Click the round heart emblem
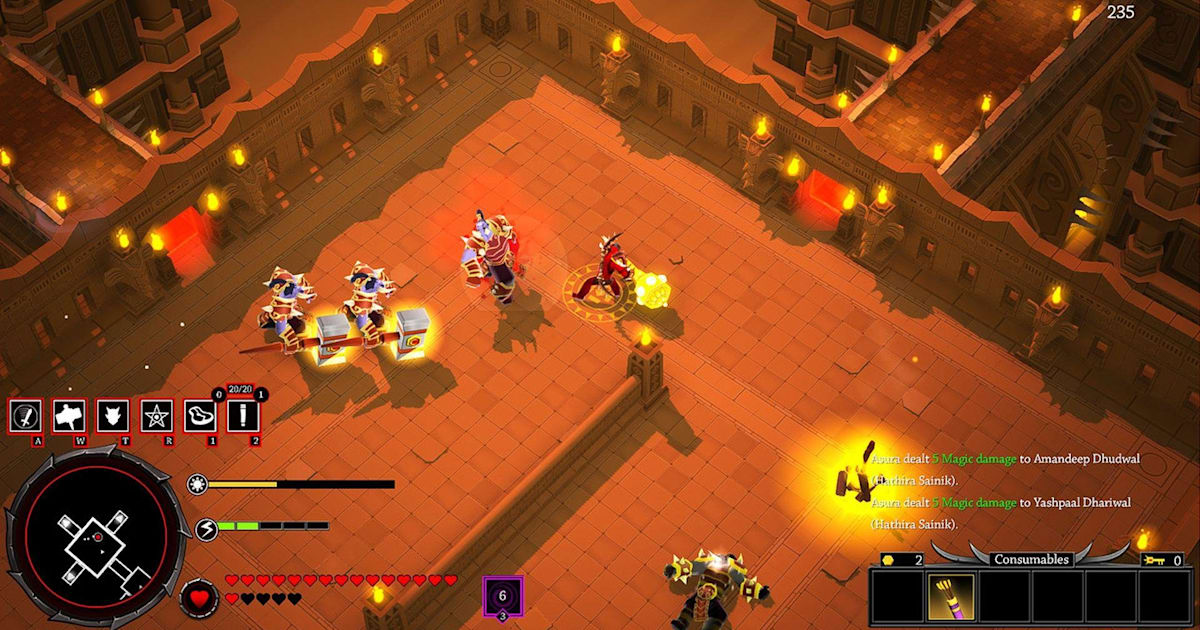 [199, 598]
